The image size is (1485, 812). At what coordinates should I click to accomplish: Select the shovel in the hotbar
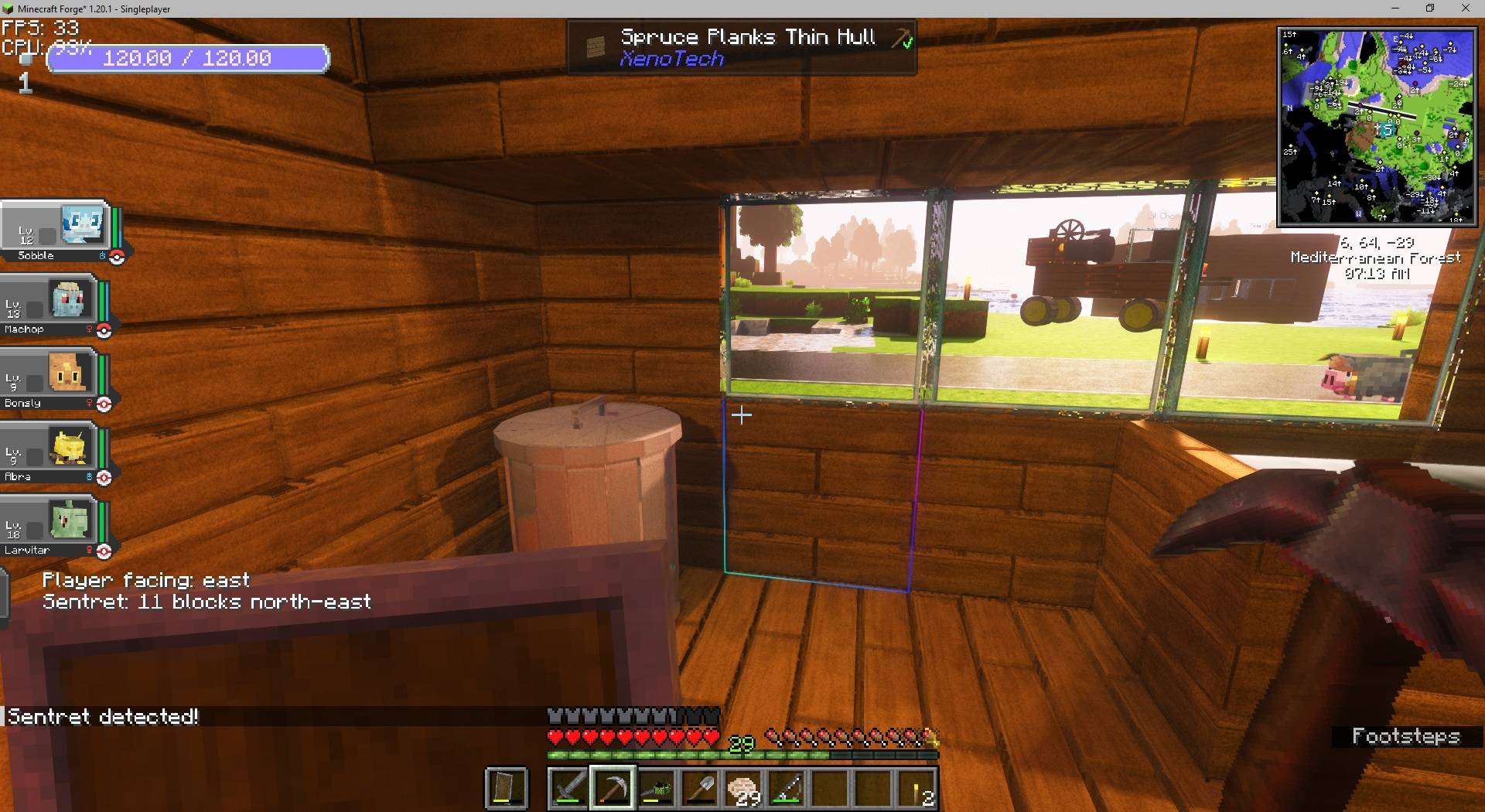[x=702, y=788]
